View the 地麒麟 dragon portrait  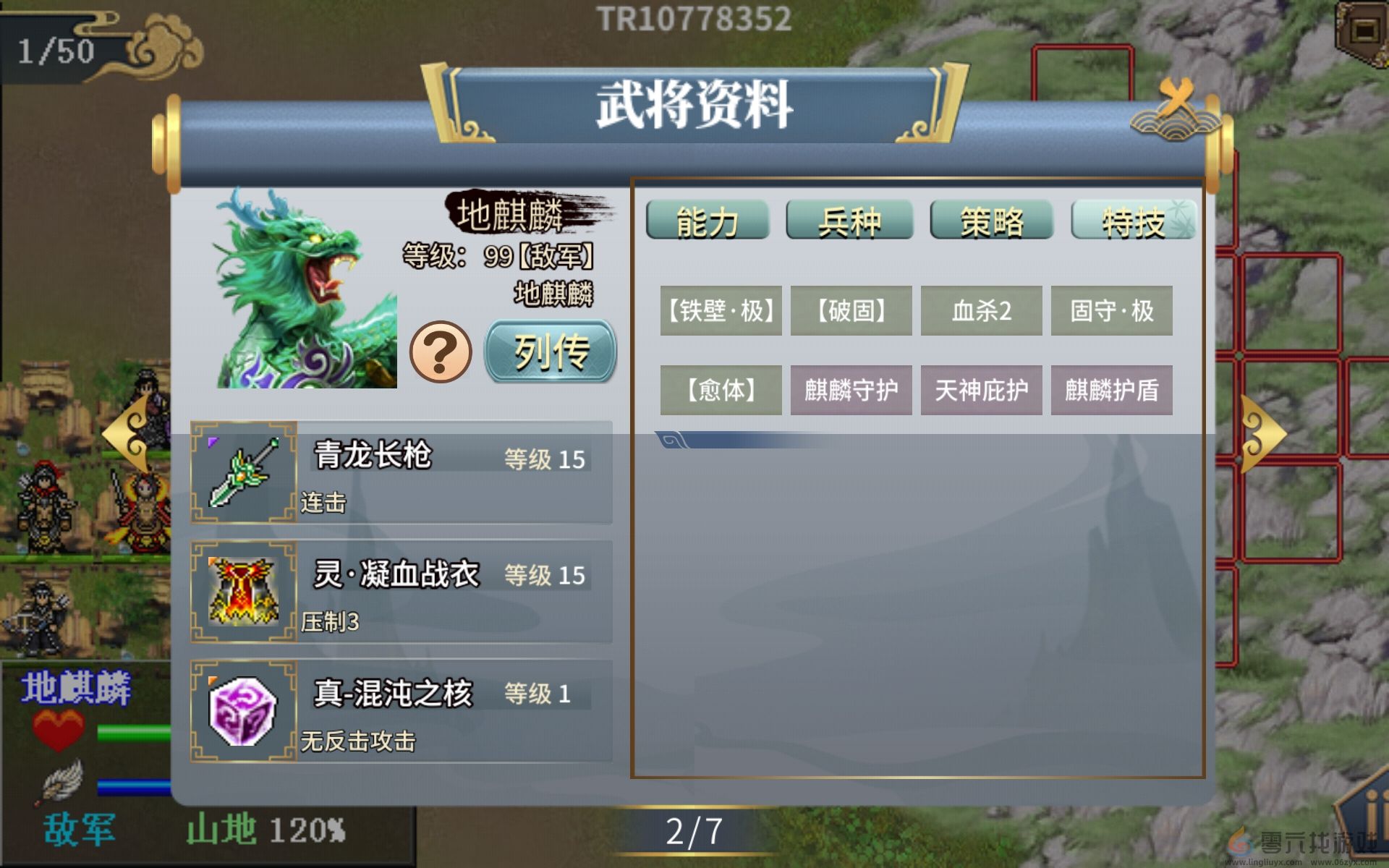[304, 289]
